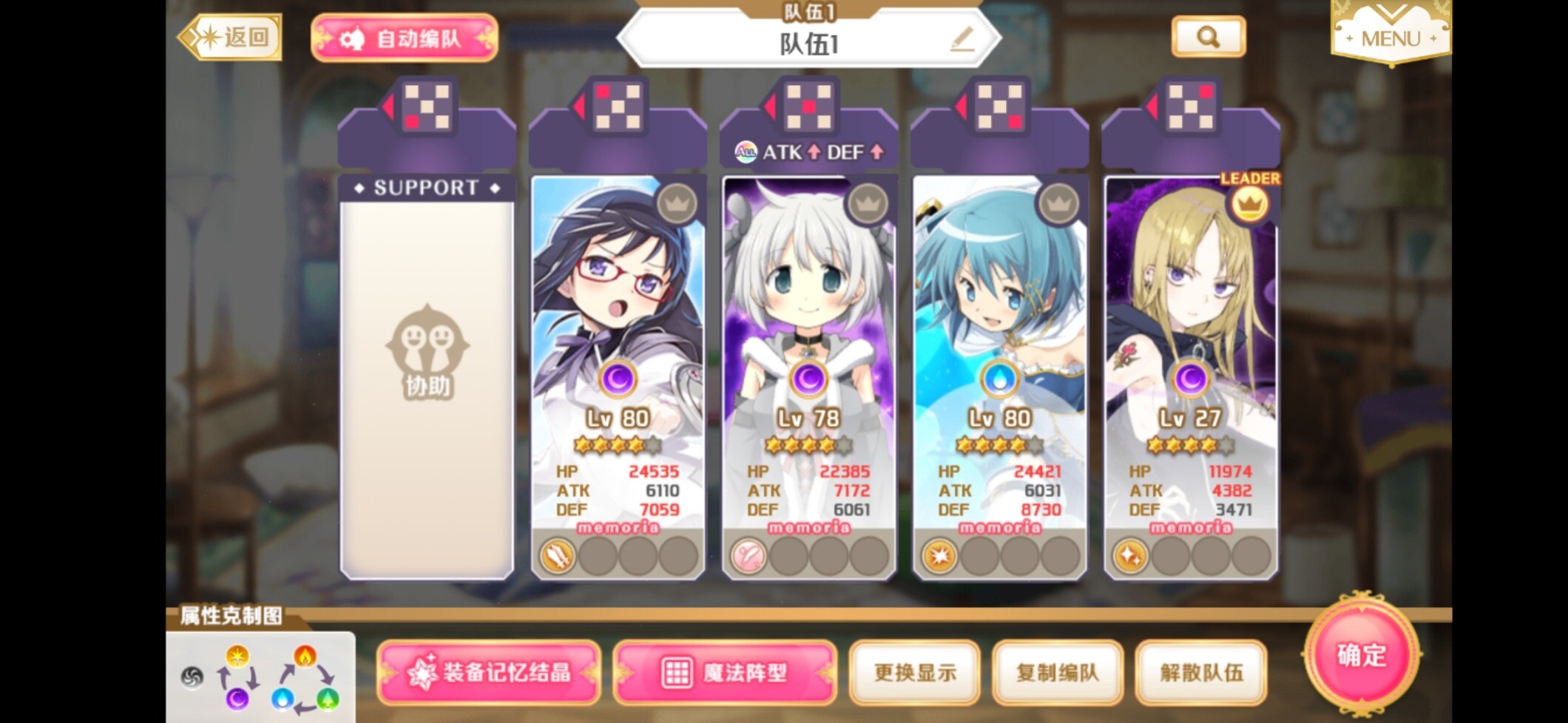
Task: Disband the team via 解散队伍
Action: 1201,672
